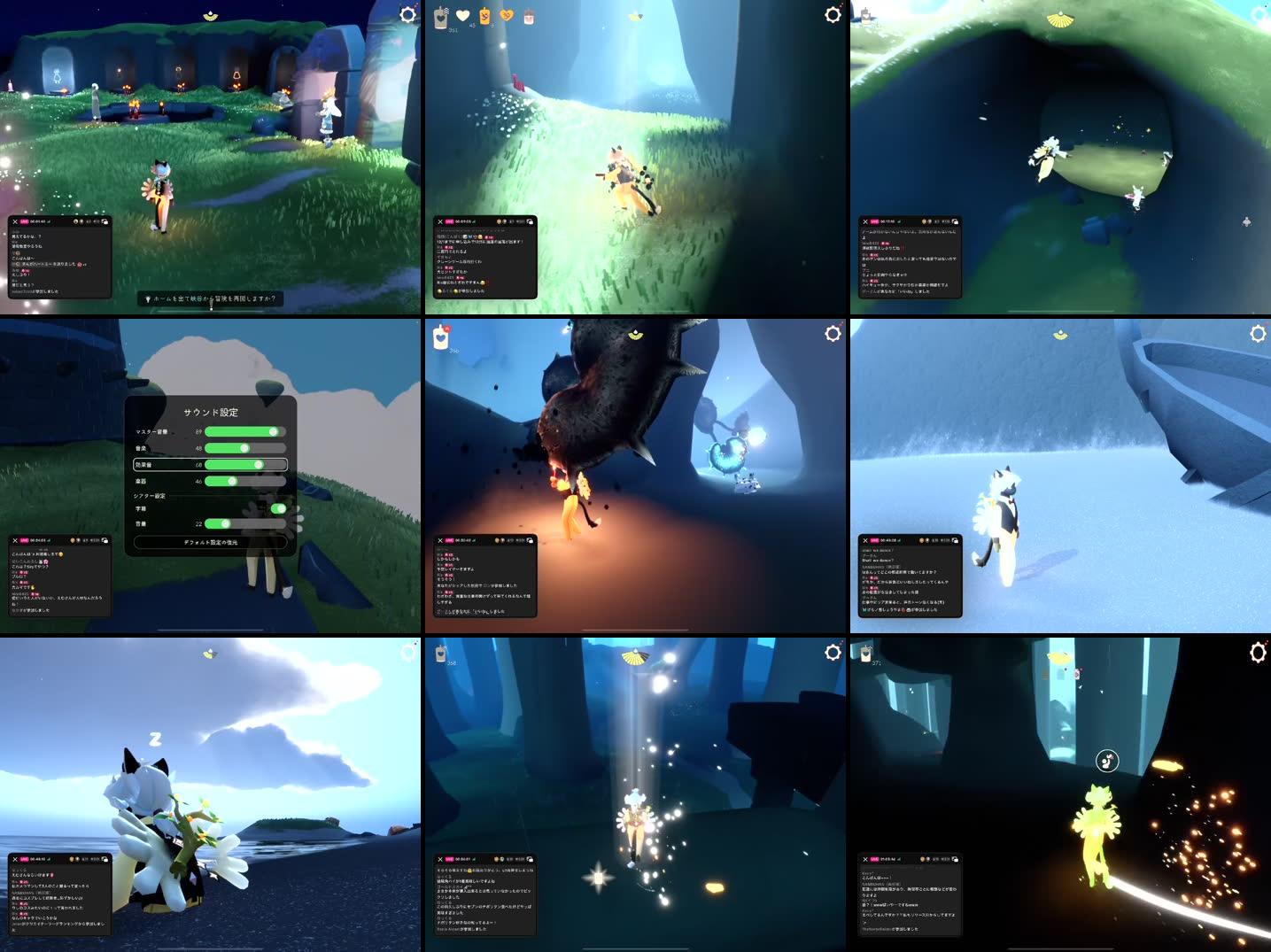1271x952 pixels.
Task: Toggle the 字幕 subtitles switch in sound settings
Action: (280, 509)
